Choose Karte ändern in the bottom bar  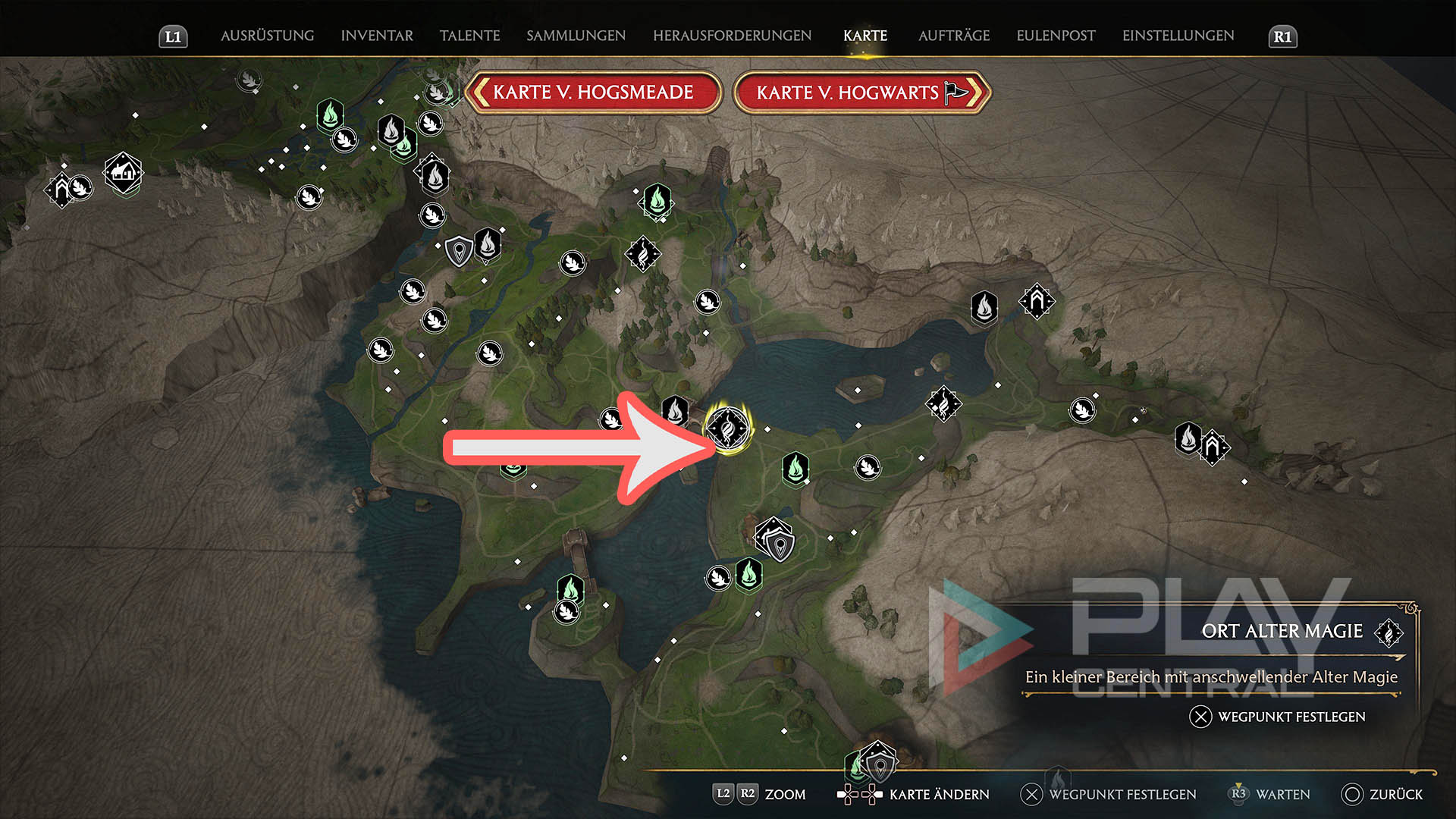tap(914, 794)
